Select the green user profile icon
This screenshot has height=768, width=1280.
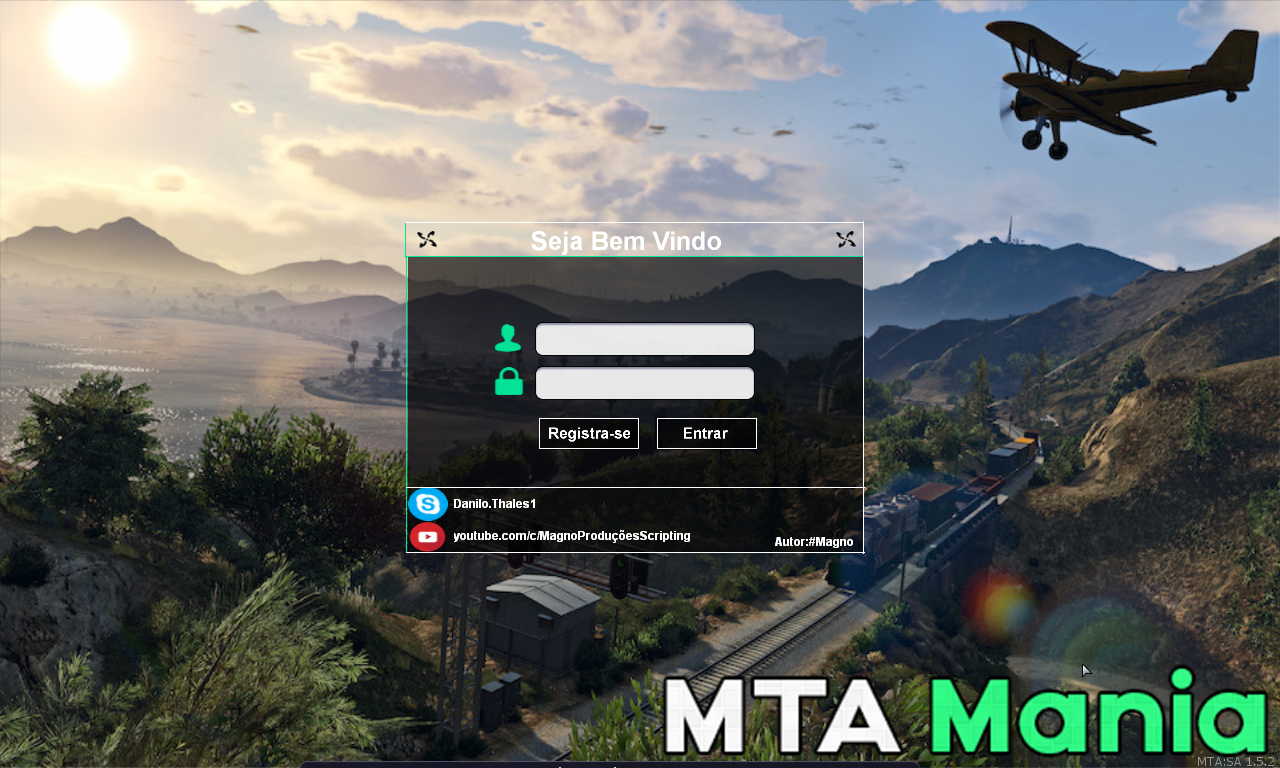point(508,338)
